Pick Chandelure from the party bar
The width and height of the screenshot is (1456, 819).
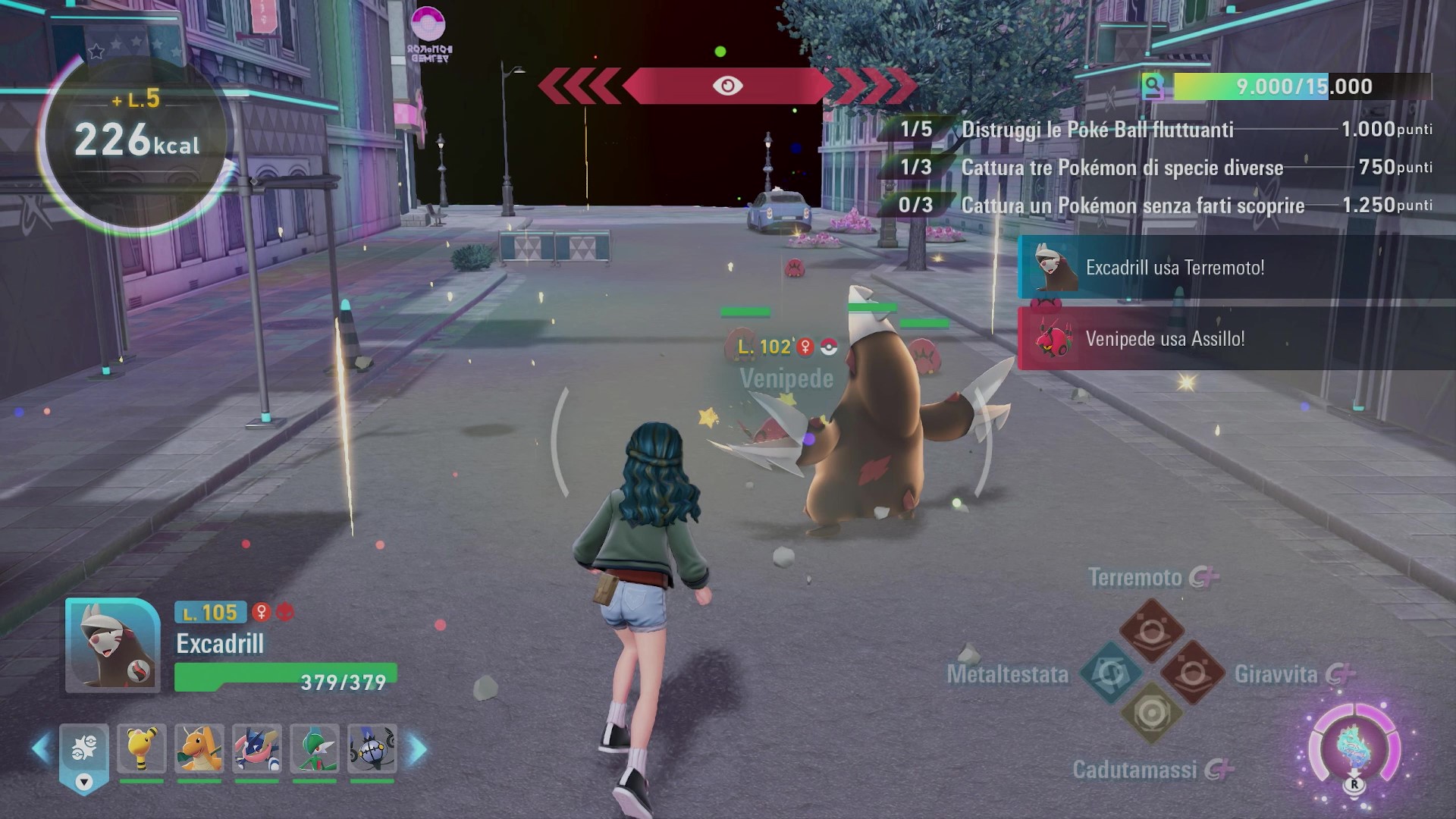click(372, 748)
